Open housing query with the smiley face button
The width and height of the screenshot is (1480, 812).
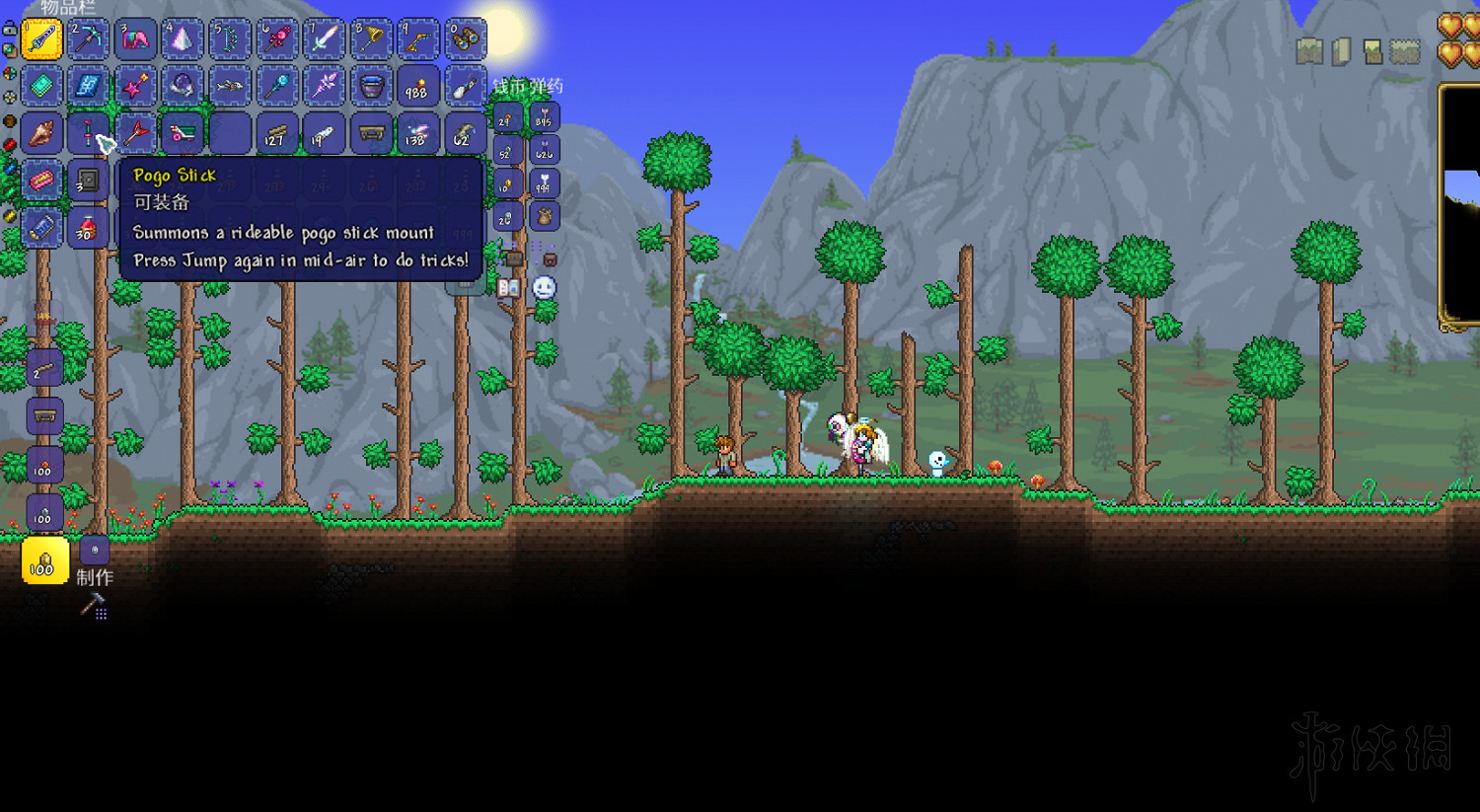click(542, 287)
